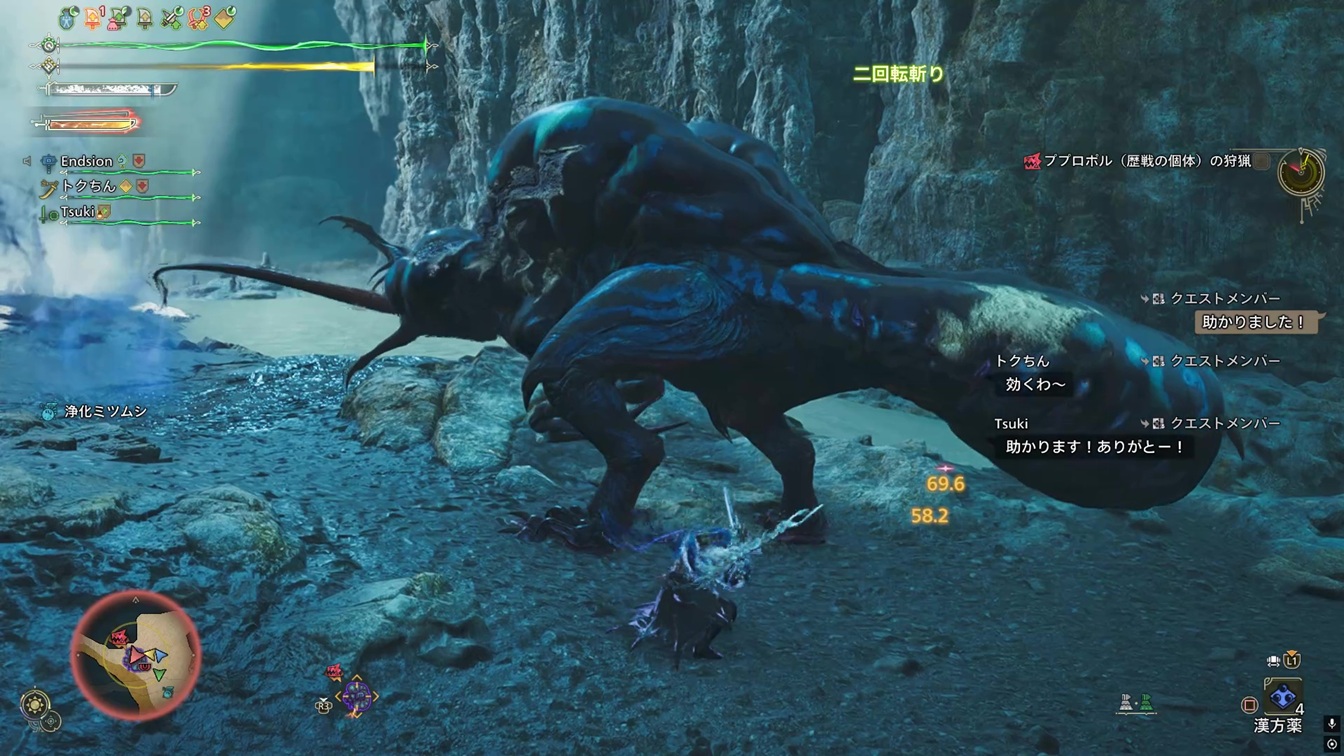Click the purple target lock-on monster icon

click(356, 695)
